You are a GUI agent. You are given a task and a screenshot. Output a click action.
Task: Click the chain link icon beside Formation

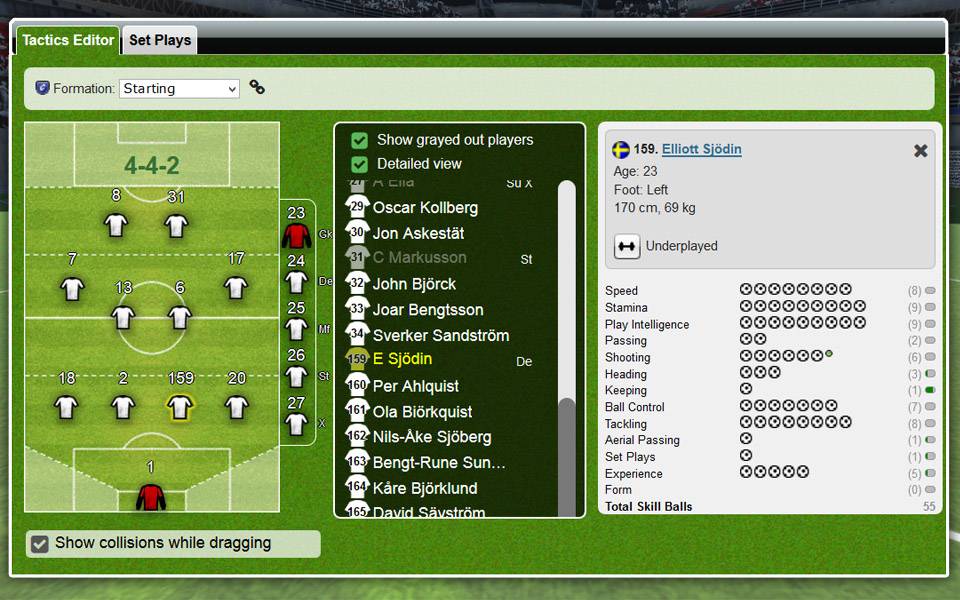[257, 88]
